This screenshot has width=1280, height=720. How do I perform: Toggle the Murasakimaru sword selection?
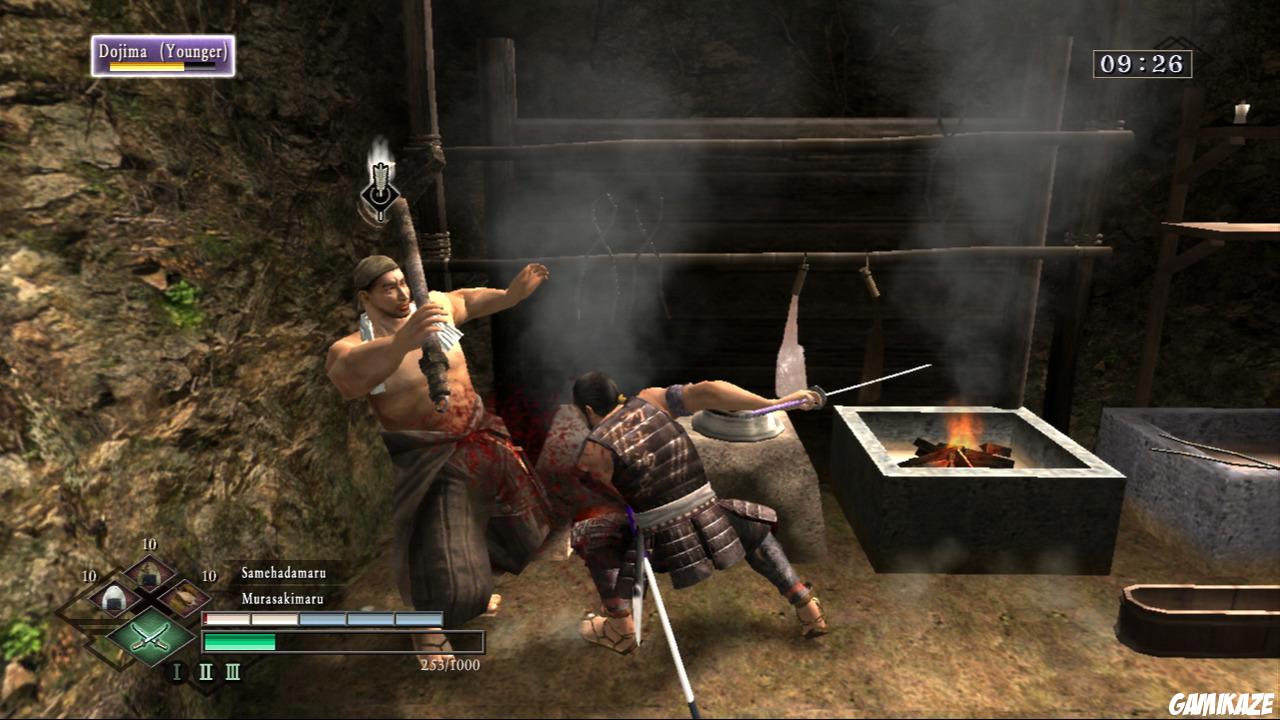280,597
